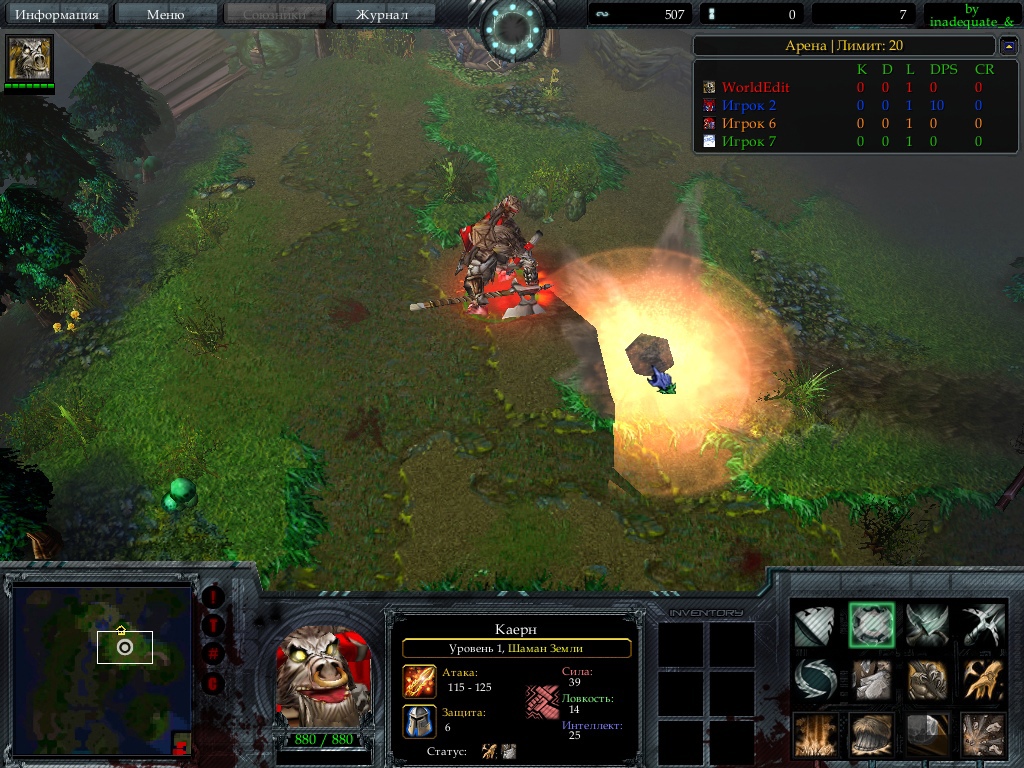Toggle creep display with the "C" button
Image resolution: width=1024 pixels, height=768 pixels.
tap(213, 683)
